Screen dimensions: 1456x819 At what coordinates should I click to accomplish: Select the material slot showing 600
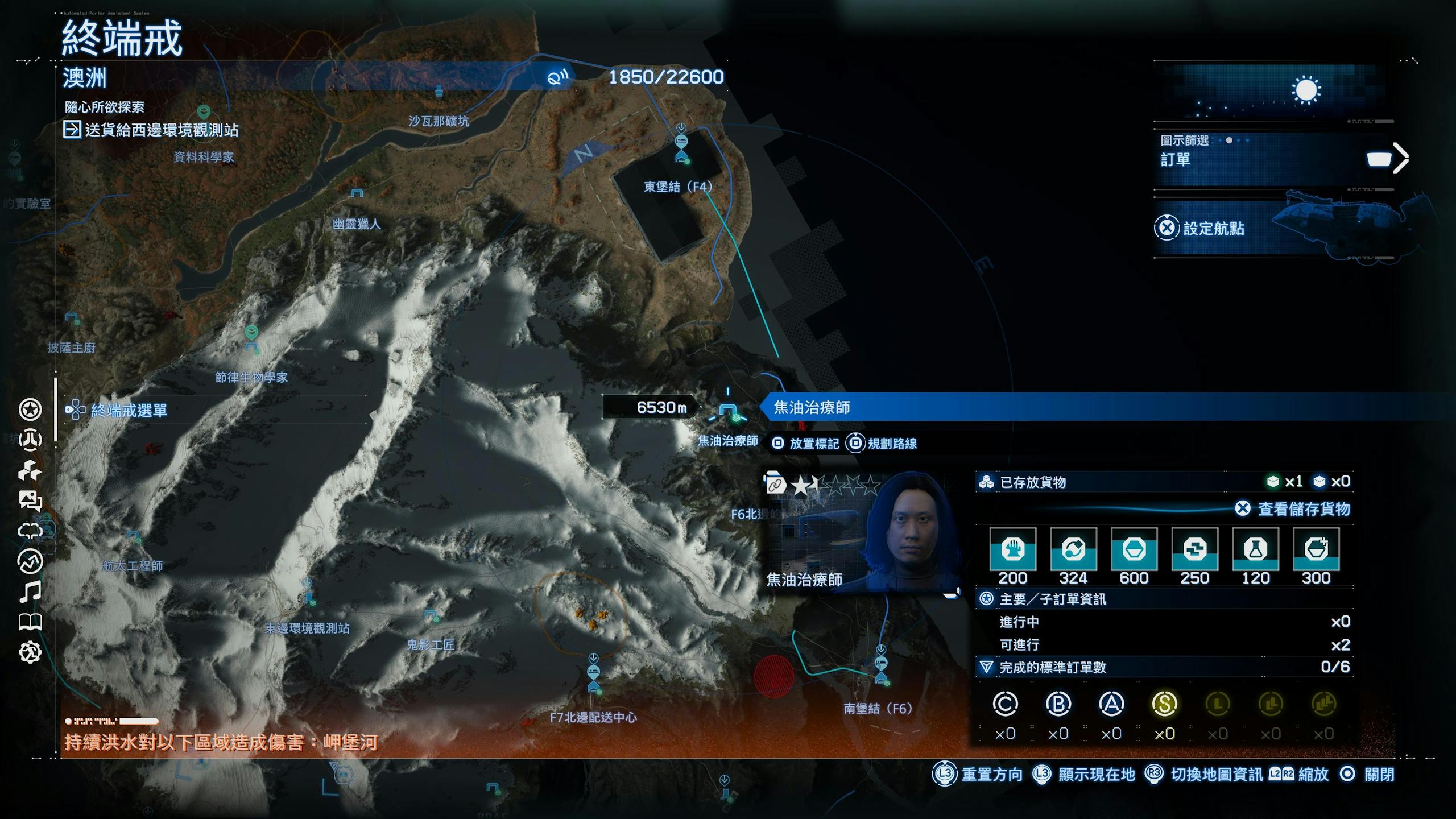tap(1134, 549)
